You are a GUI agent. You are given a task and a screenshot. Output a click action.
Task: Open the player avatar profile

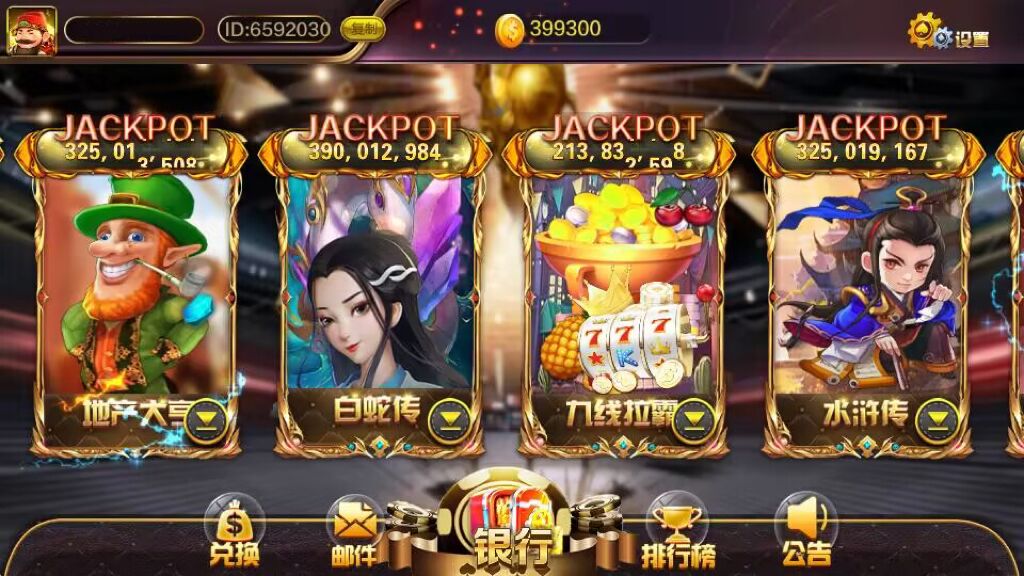32,31
